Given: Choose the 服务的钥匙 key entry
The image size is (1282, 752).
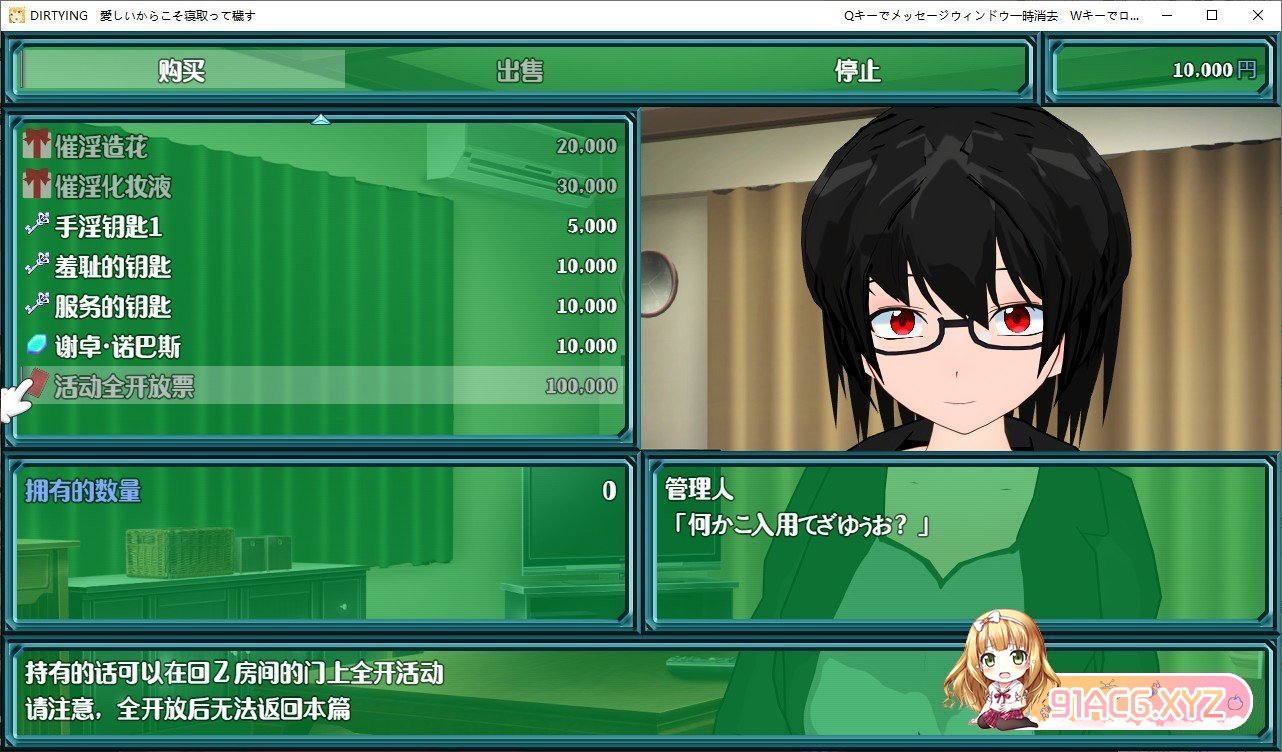Looking at the screenshot, I should click(x=320, y=307).
